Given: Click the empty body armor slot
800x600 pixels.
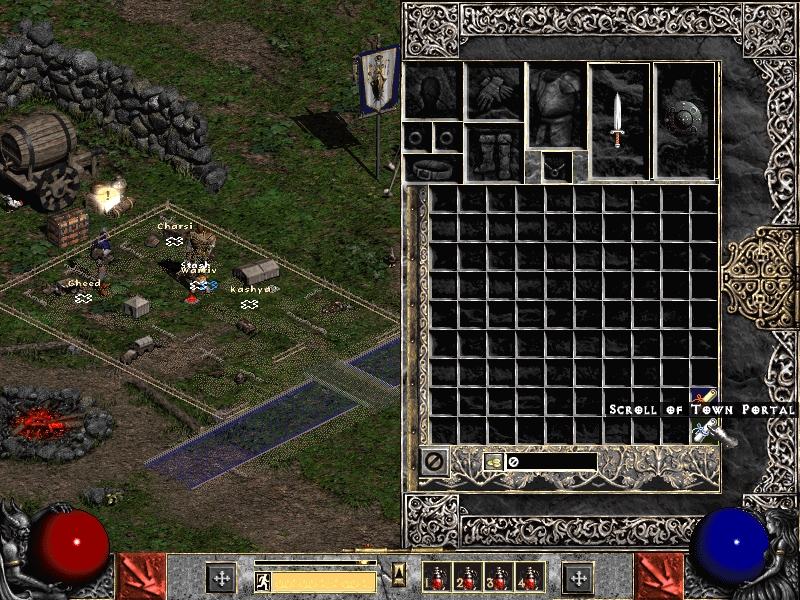Looking at the screenshot, I should point(556,106).
